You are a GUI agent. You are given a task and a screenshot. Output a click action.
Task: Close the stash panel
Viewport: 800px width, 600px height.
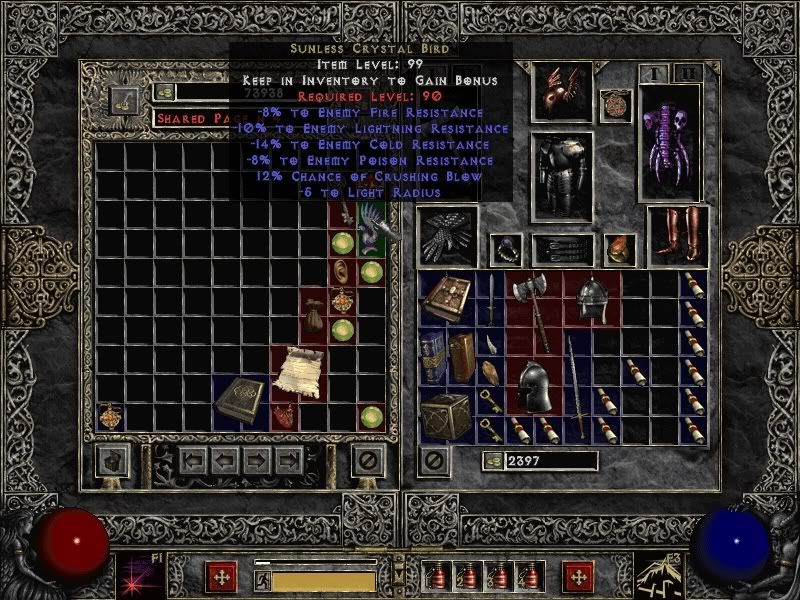368,461
